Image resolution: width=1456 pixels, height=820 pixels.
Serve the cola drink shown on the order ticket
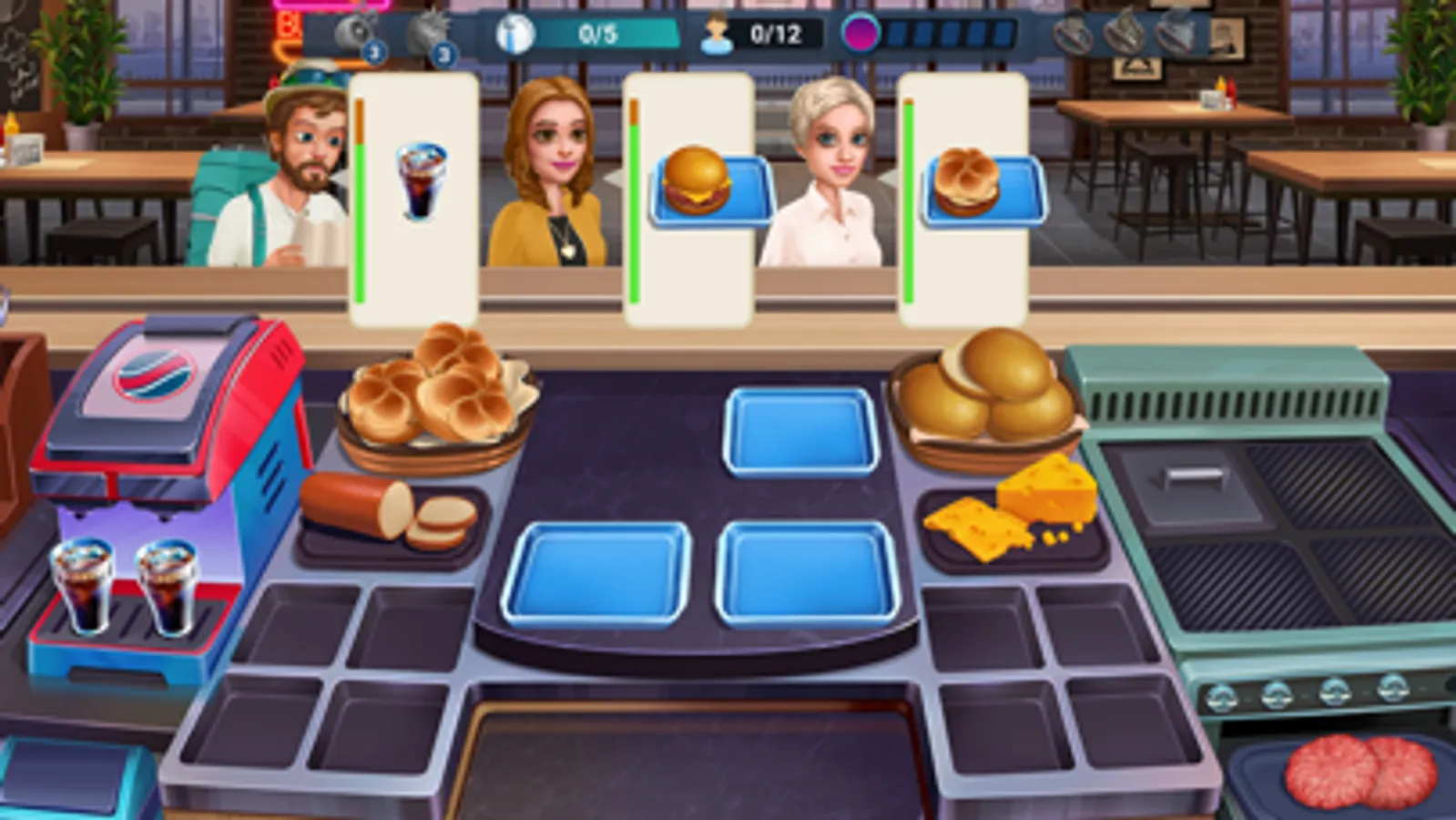(419, 182)
